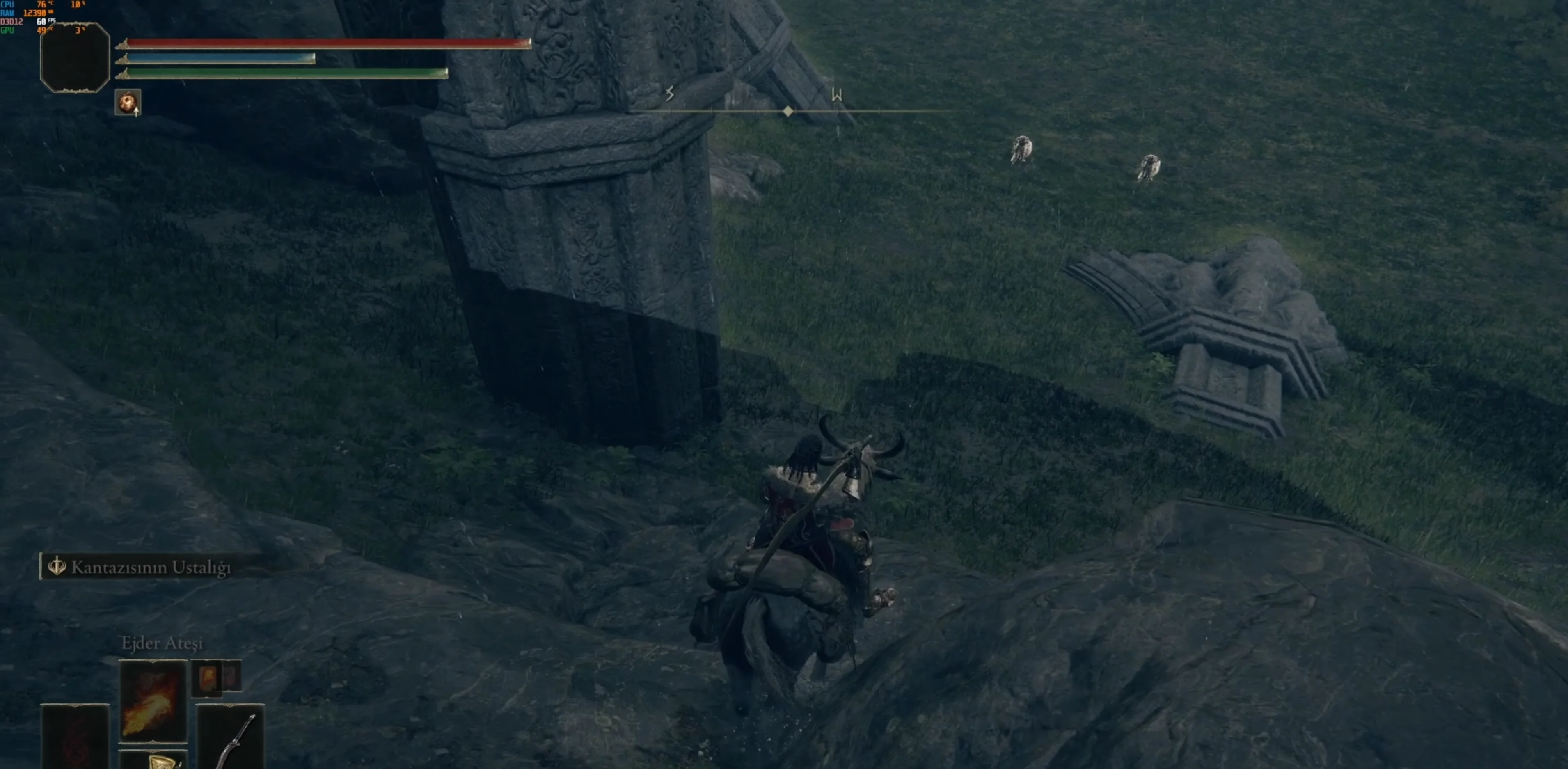The image size is (1568, 769).
Task: Click the curved sword weapon slot
Action: coord(231,737)
